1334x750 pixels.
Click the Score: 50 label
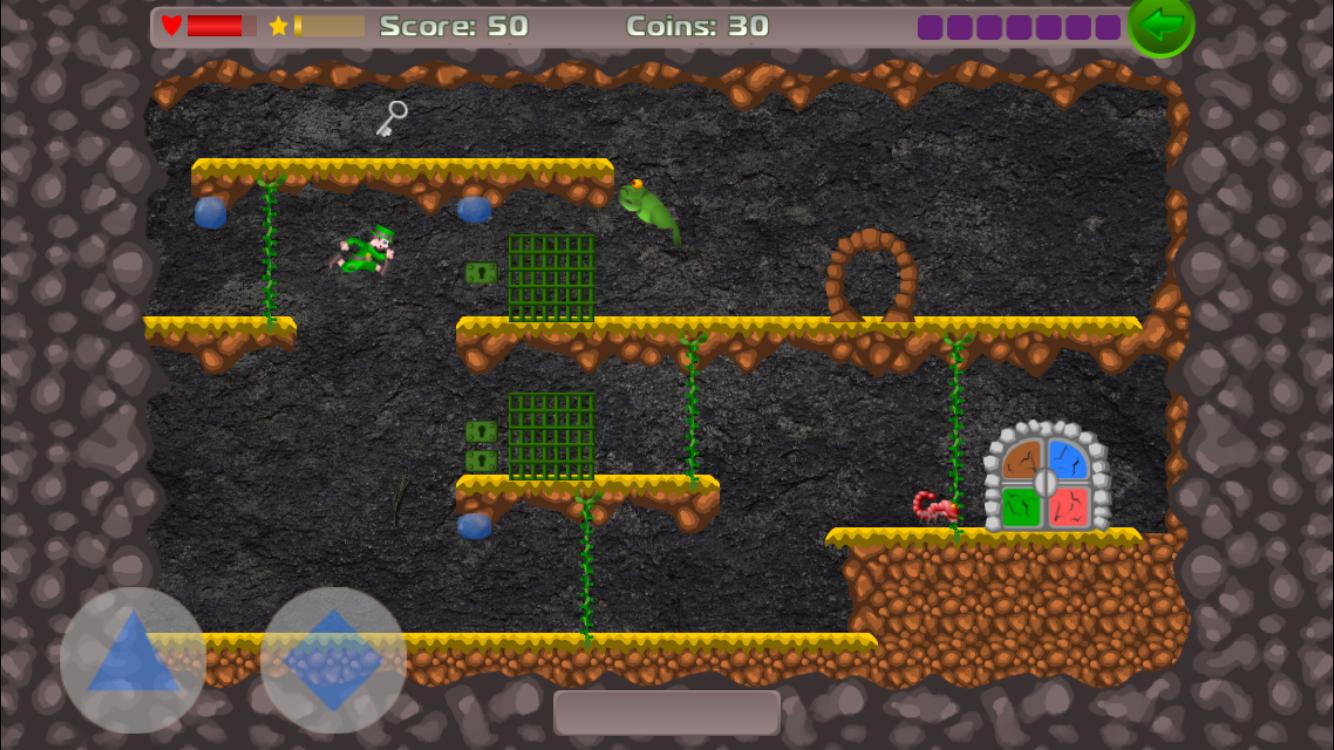point(454,27)
